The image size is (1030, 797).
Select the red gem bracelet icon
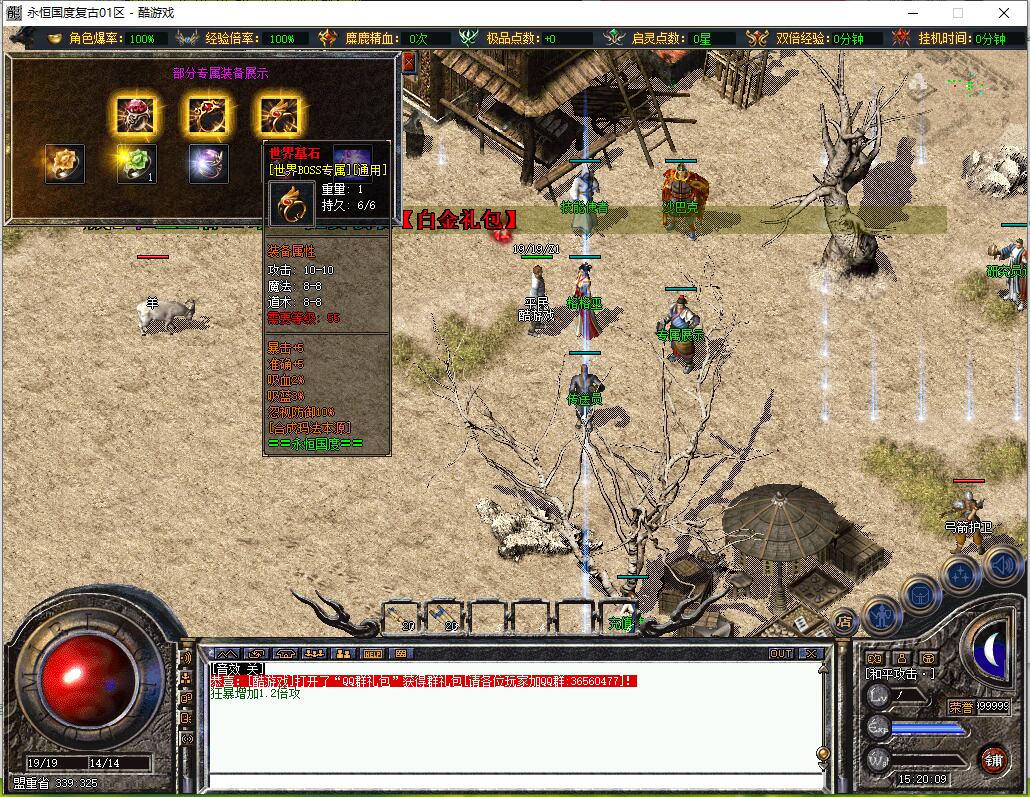click(206, 117)
